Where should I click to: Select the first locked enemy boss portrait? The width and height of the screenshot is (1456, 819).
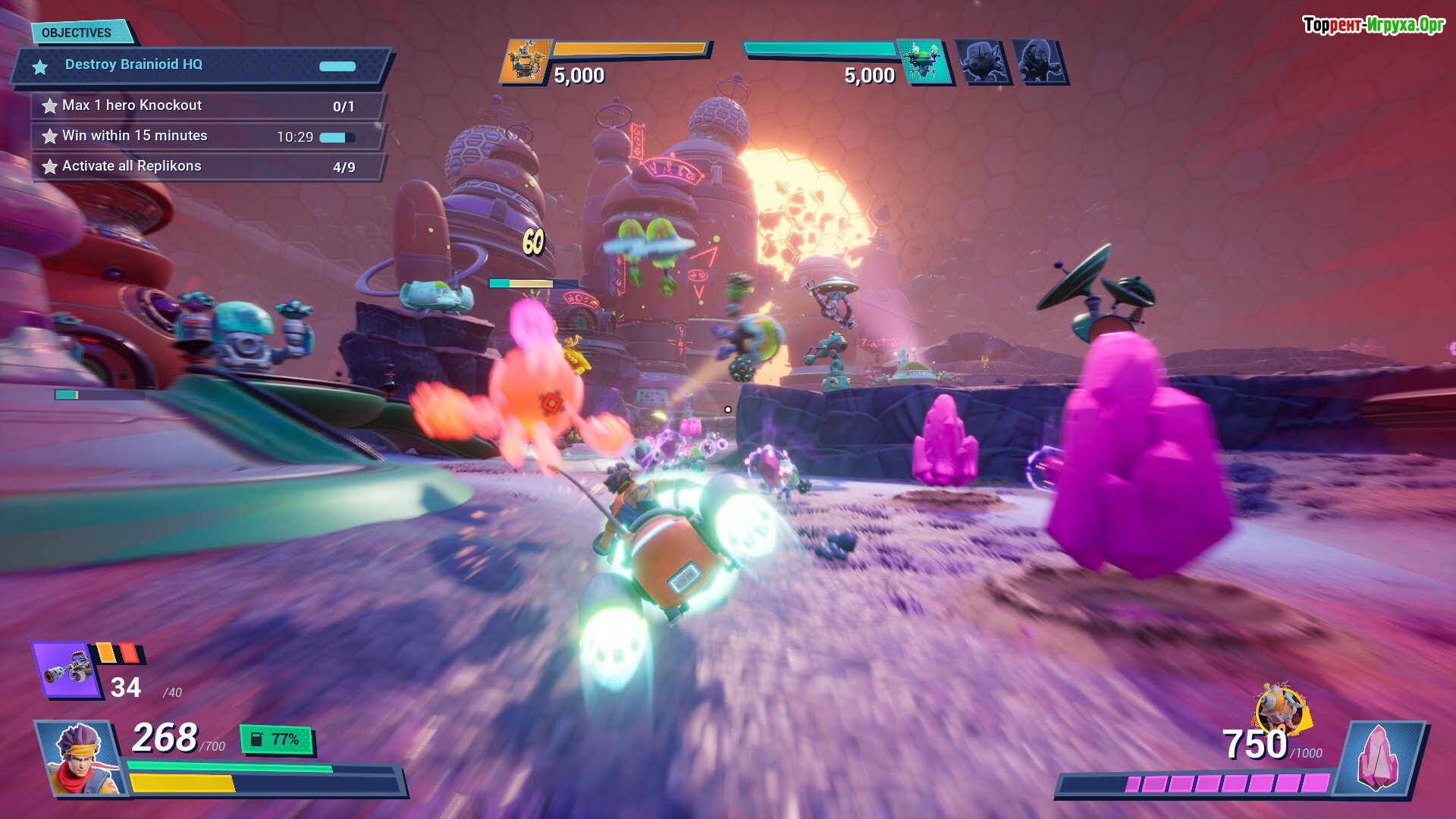click(x=981, y=61)
